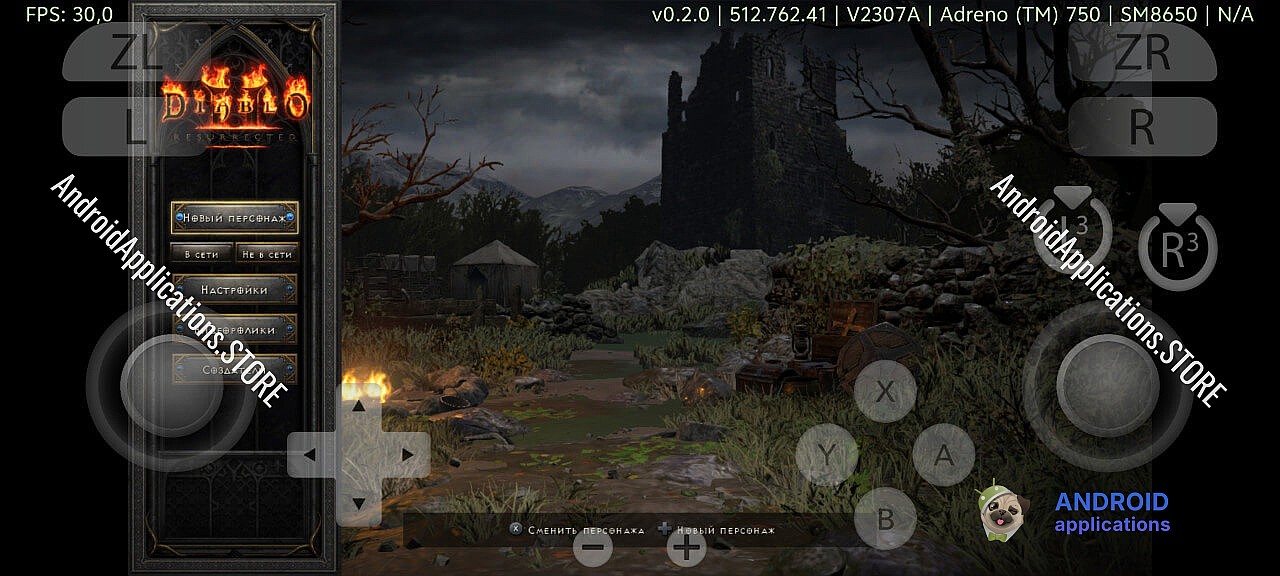The width and height of the screenshot is (1280, 576).
Task: Open the Настройки settings menu
Action: point(235,290)
